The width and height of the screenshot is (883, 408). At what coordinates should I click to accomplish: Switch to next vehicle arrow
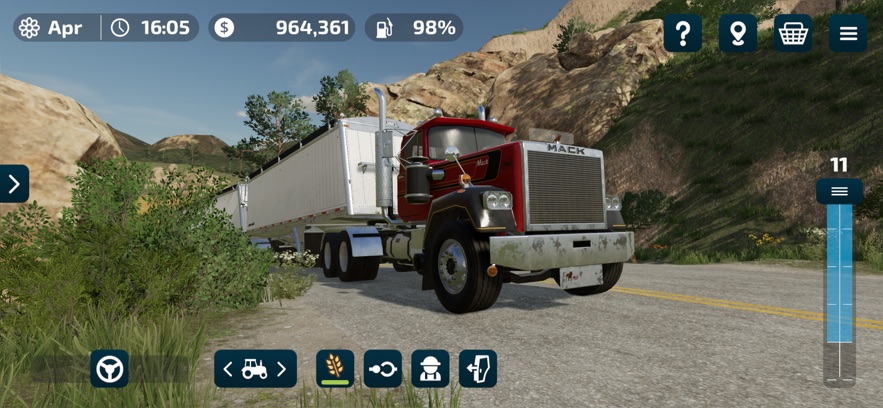point(282,369)
